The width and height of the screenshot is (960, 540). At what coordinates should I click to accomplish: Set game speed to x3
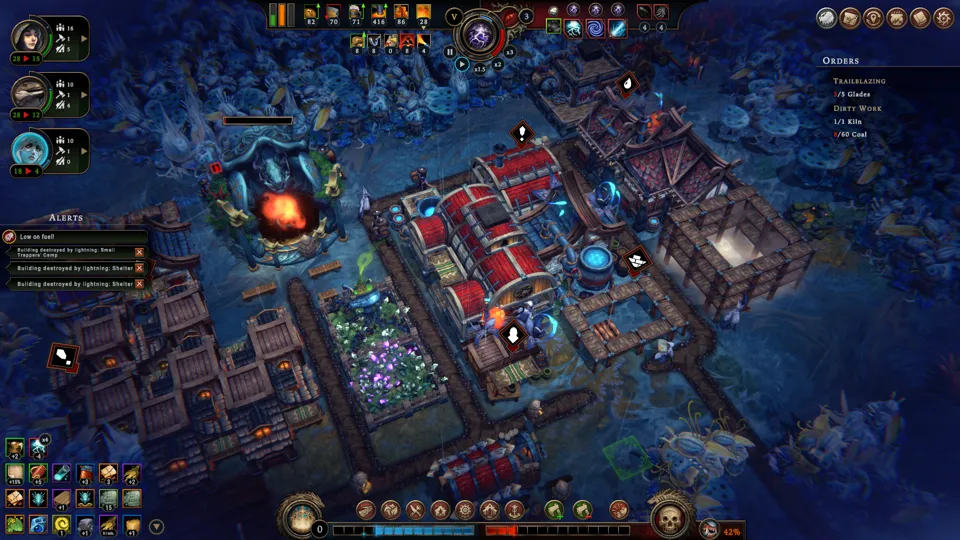(509, 52)
